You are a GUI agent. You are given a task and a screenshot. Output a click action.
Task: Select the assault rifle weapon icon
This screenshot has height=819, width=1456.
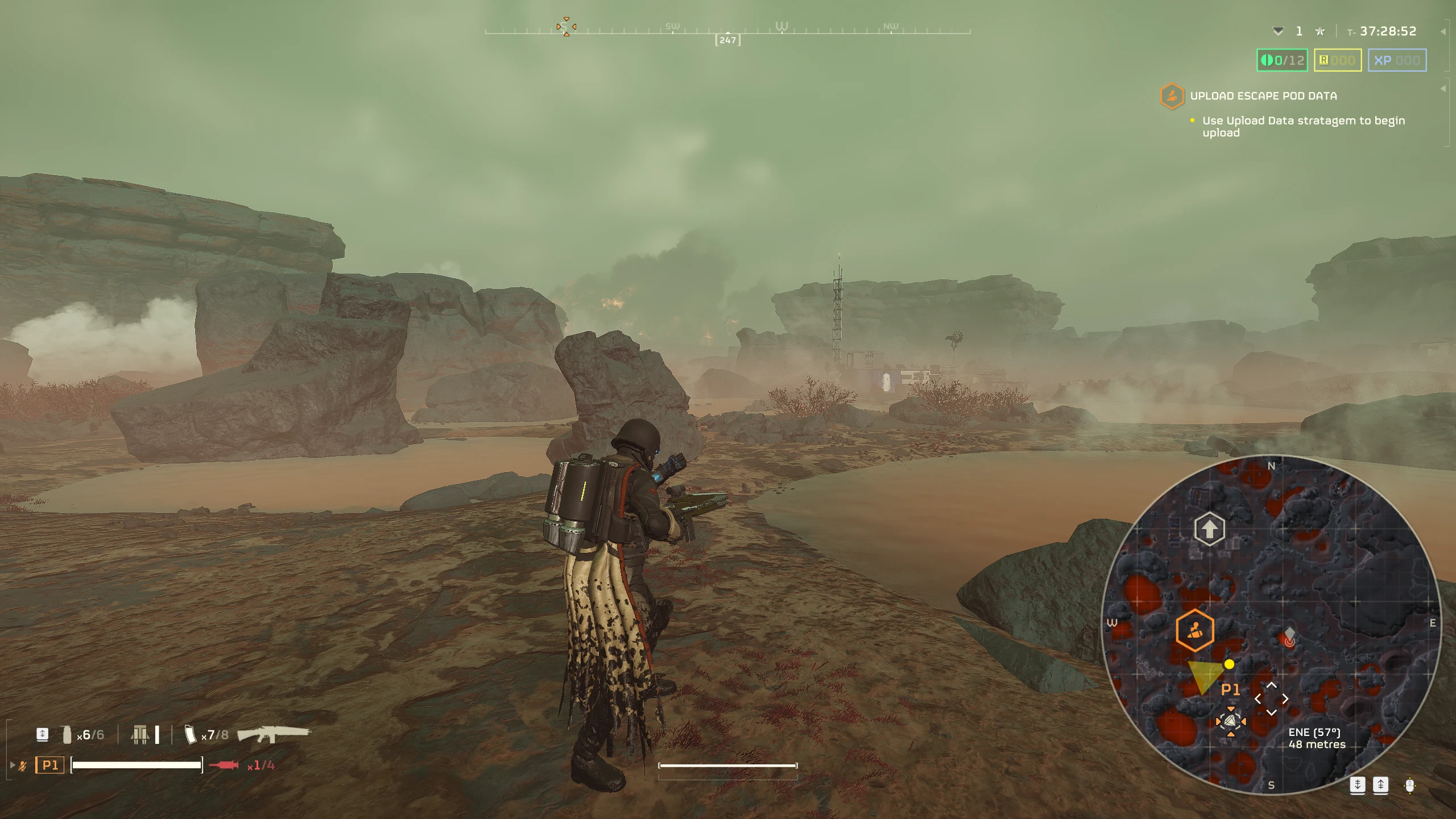[273, 734]
